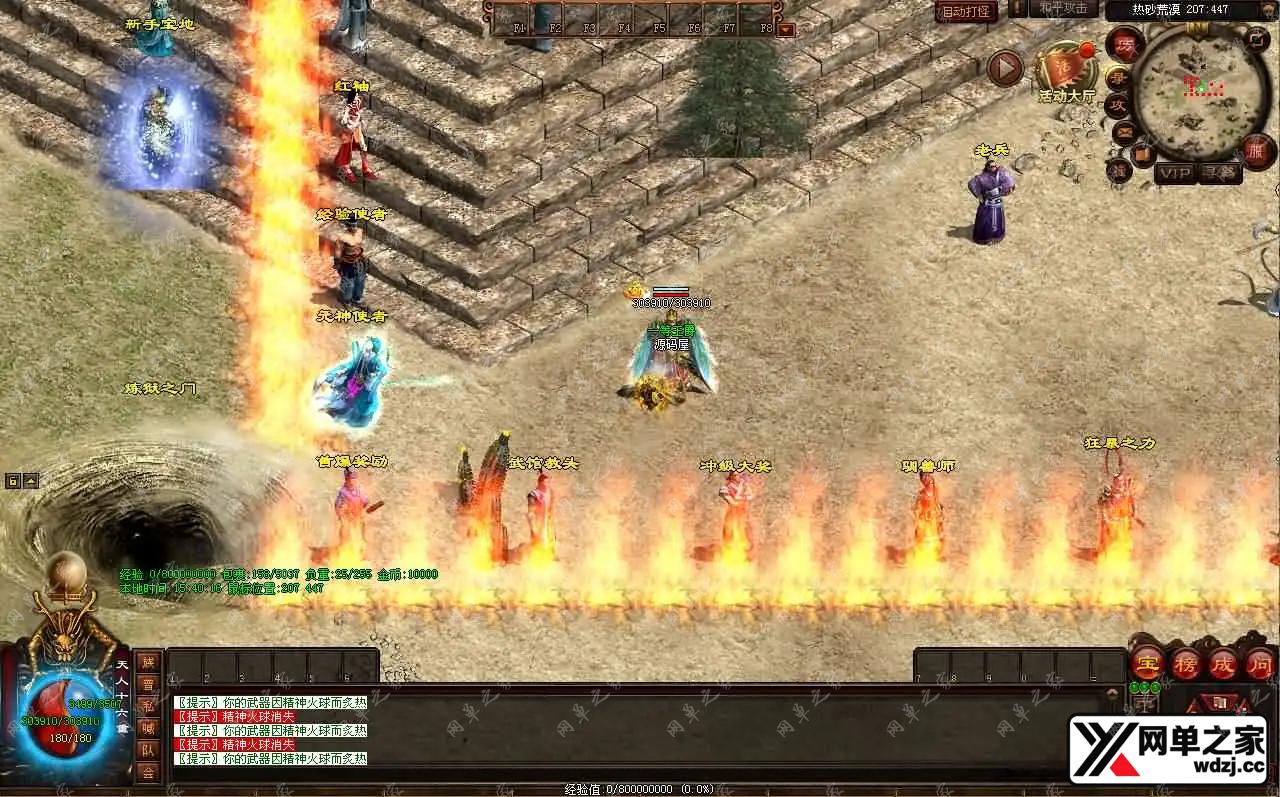Click the 攻 button beside the minimap
The width and height of the screenshot is (1280, 797).
pyautogui.click(x=1120, y=104)
